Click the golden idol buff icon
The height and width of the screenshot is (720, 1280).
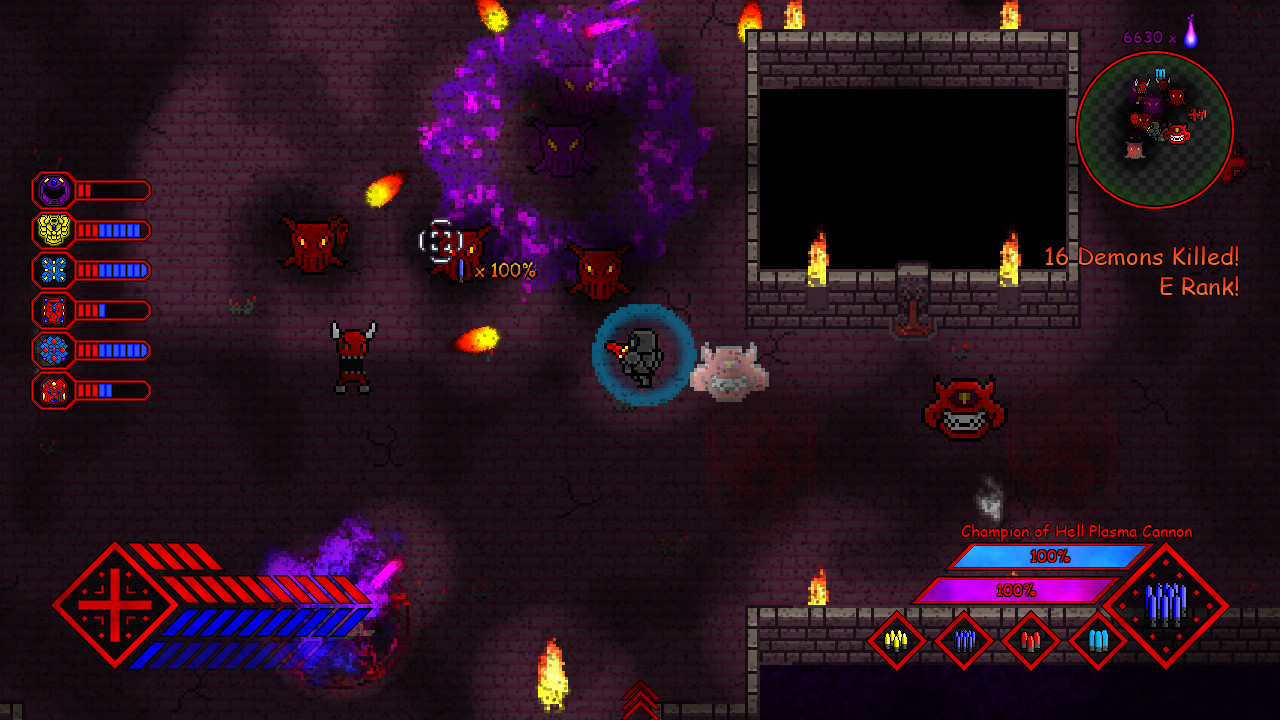[x=55, y=230]
